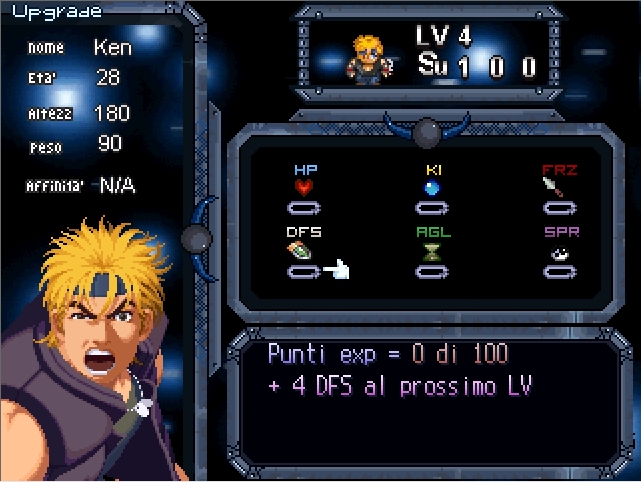This screenshot has height=482, width=641.
Task: Choose the KI blue orb stat
Action: coord(432,187)
